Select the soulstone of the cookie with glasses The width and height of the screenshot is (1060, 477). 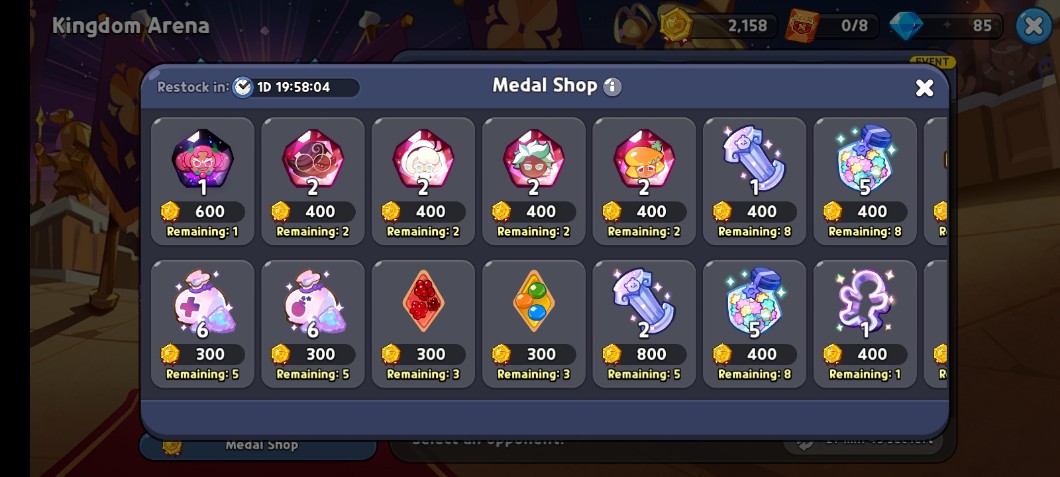[313, 180]
